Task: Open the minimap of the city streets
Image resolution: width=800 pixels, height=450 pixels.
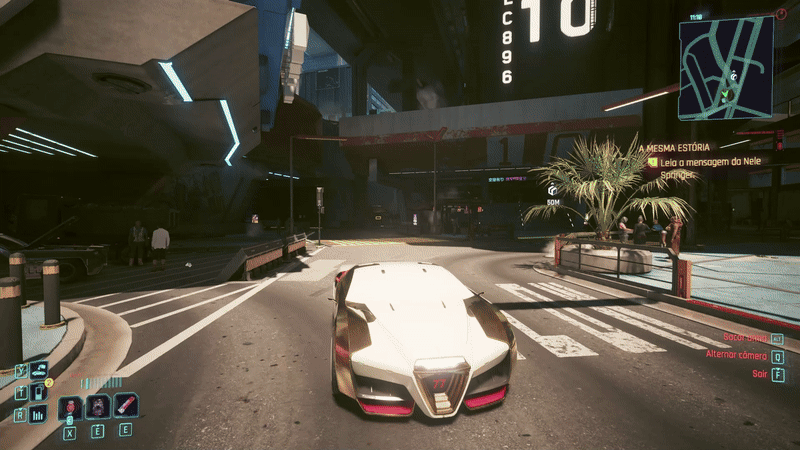Action: coord(726,67)
